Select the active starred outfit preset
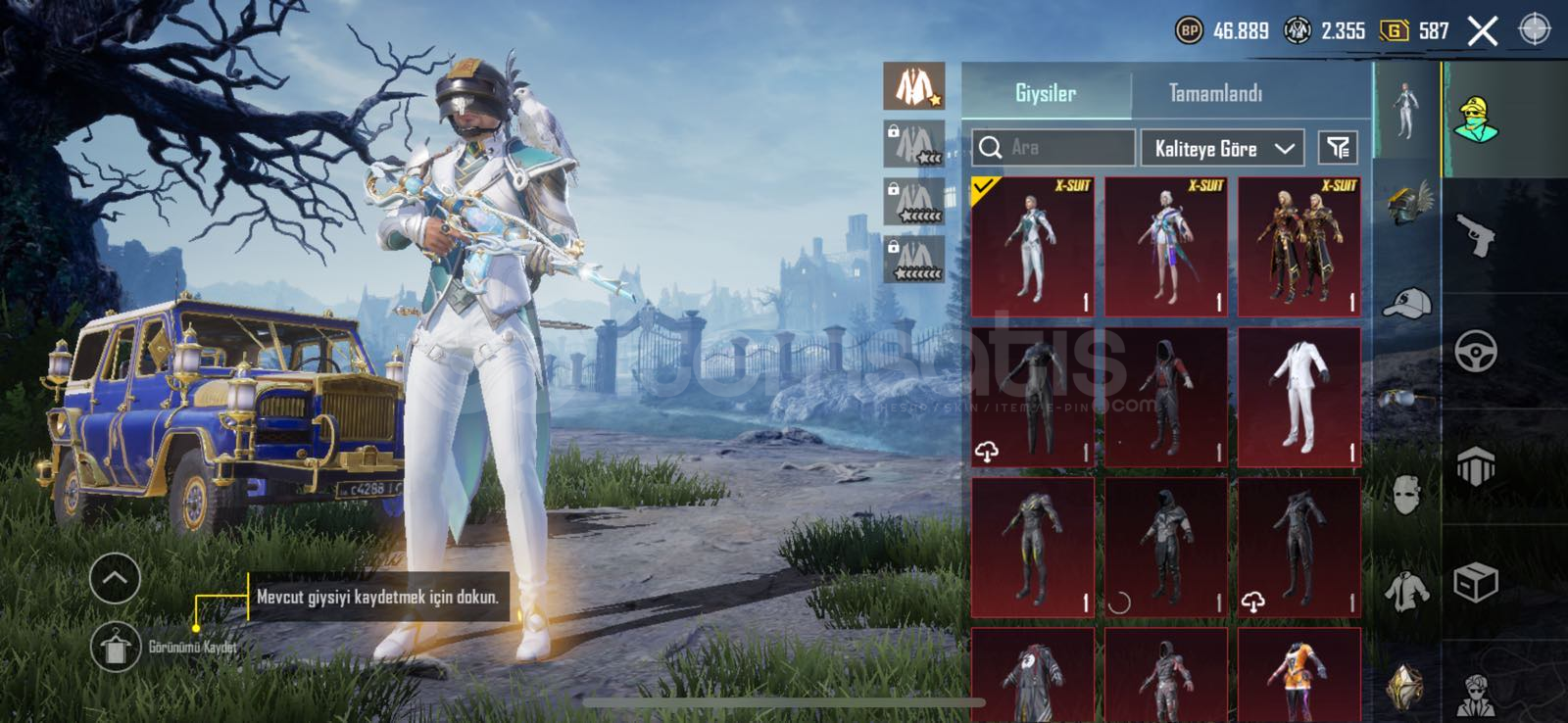This screenshot has width=1568, height=723. point(914,86)
